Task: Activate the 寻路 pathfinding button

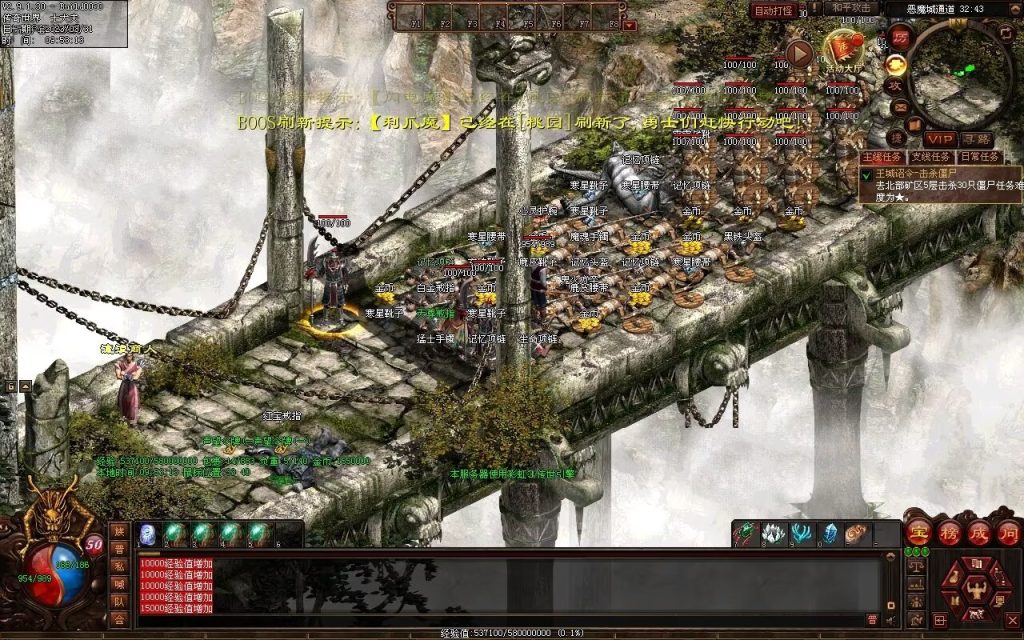Action: [x=977, y=139]
